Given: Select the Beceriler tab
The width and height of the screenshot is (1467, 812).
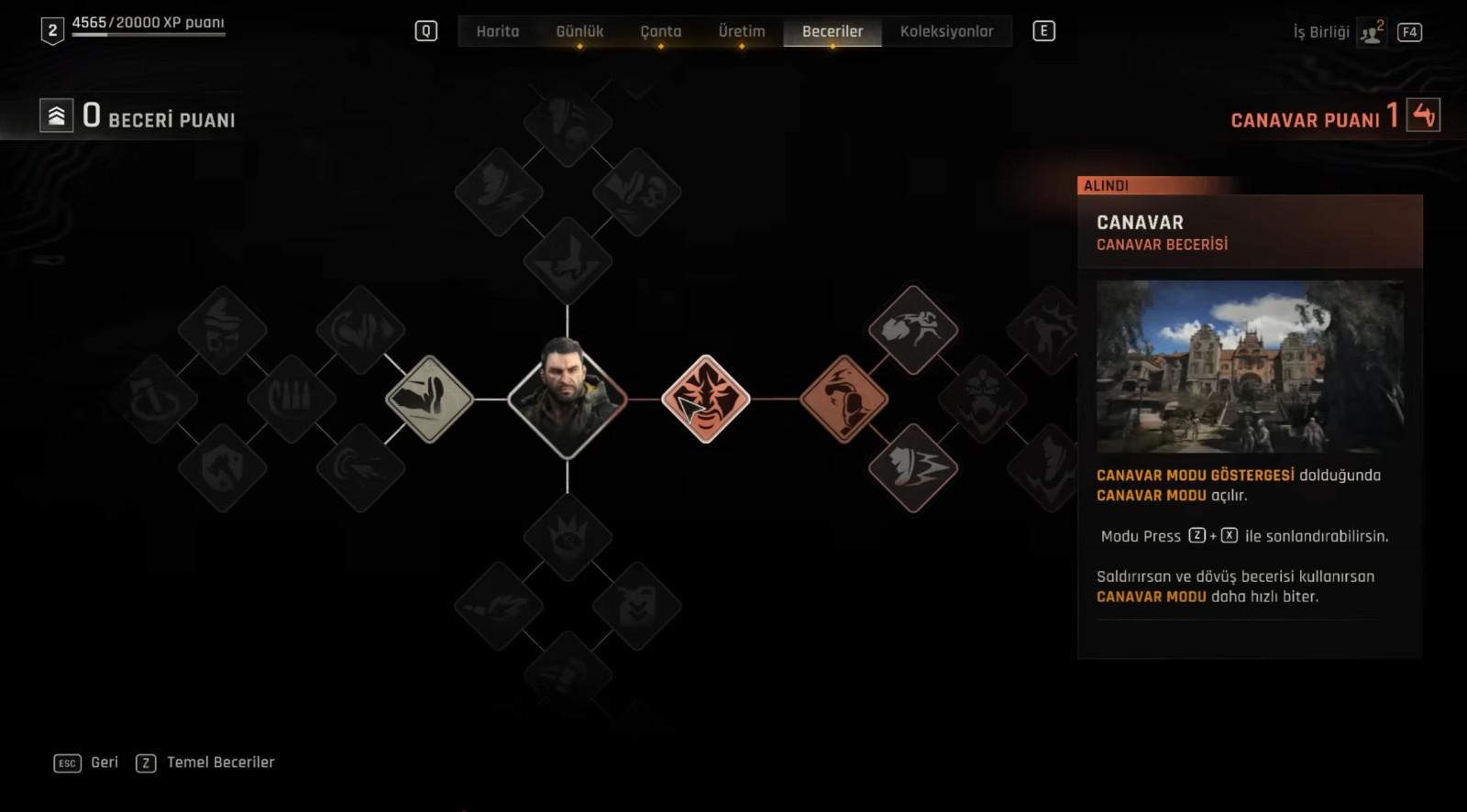Looking at the screenshot, I should click(x=833, y=31).
